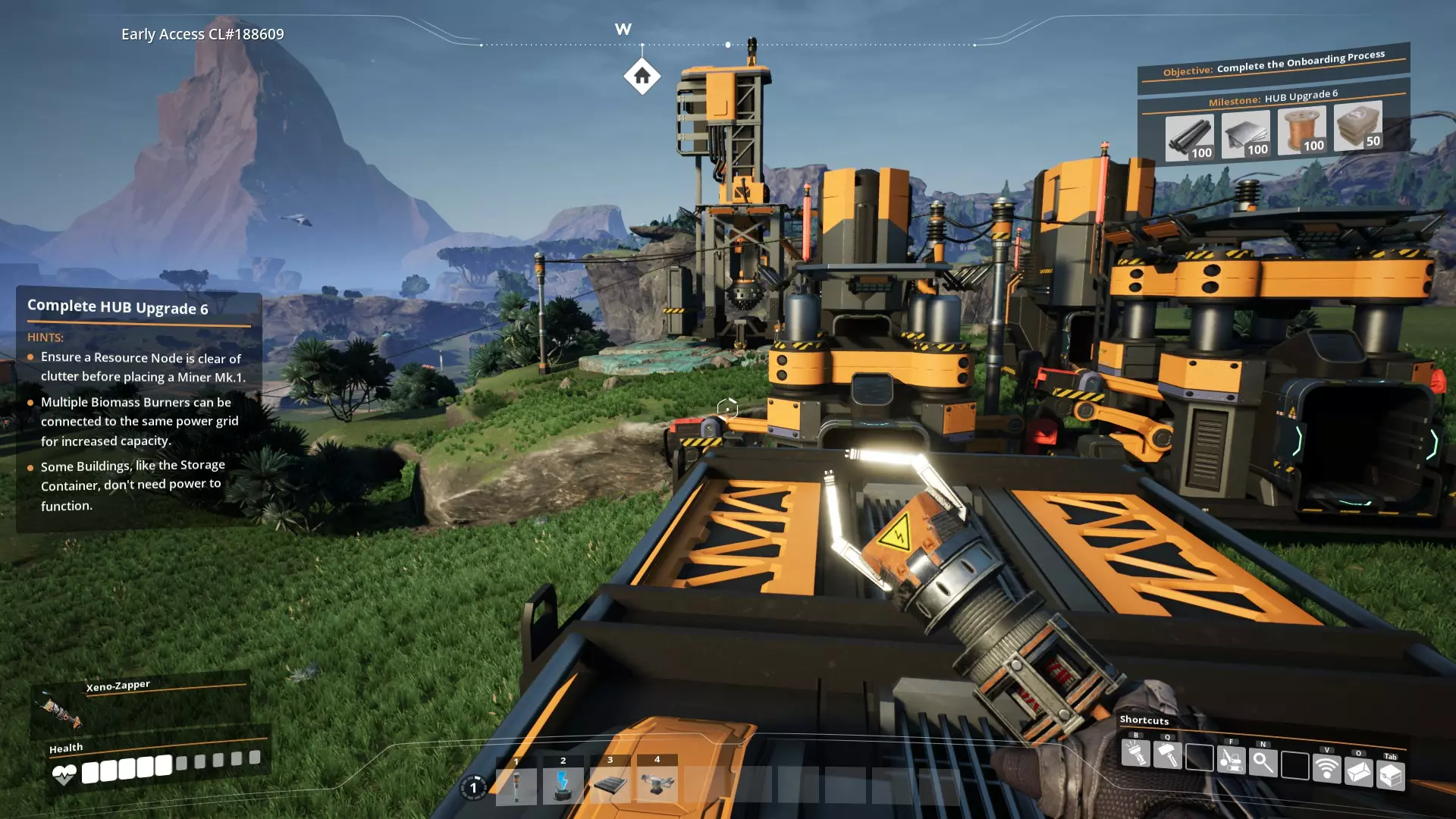The width and height of the screenshot is (1456, 819).
Task: Open the Complete the Onboarding Process objective
Action: [1274, 63]
